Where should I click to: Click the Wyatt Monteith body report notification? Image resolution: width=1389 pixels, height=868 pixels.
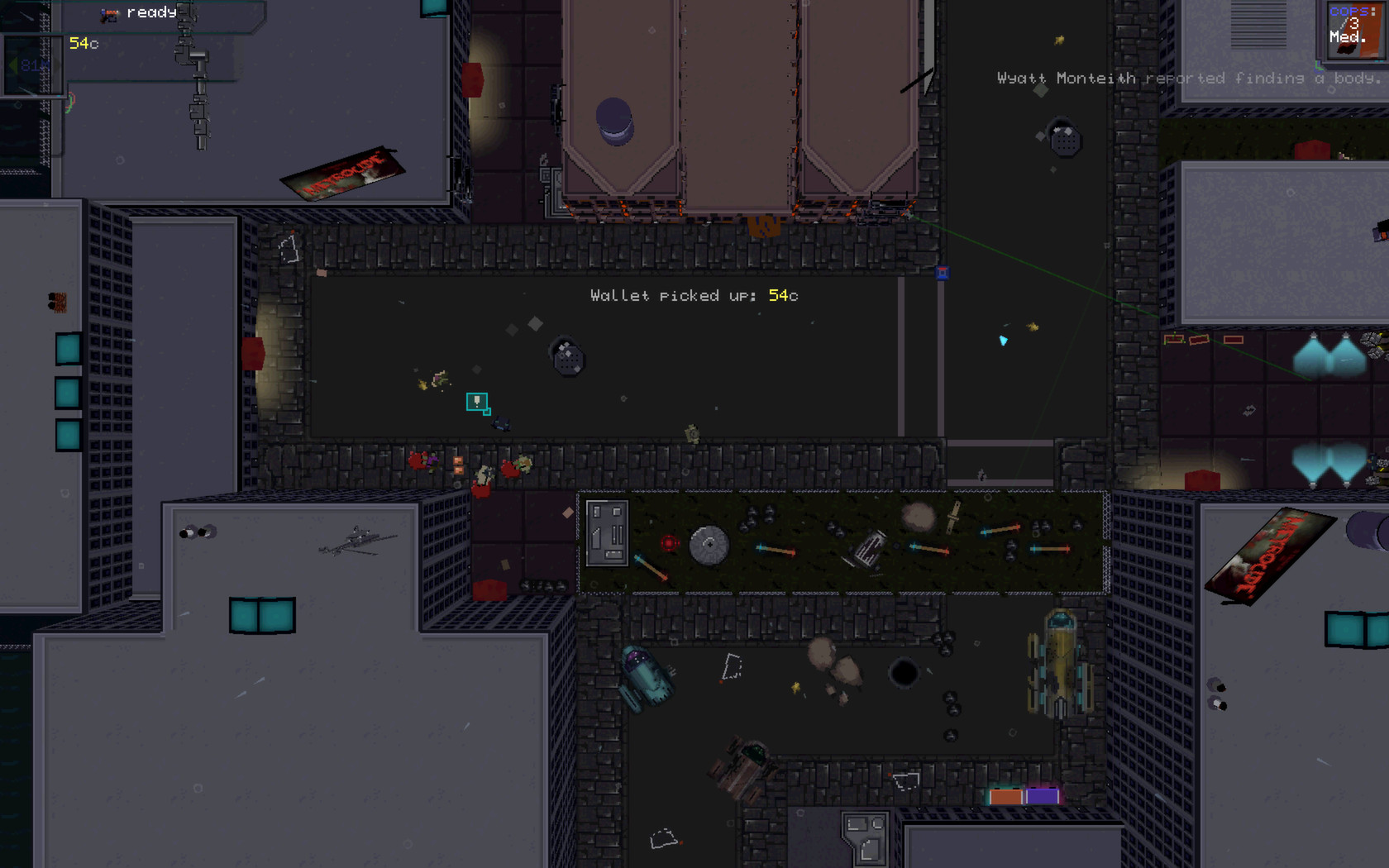point(1184,79)
